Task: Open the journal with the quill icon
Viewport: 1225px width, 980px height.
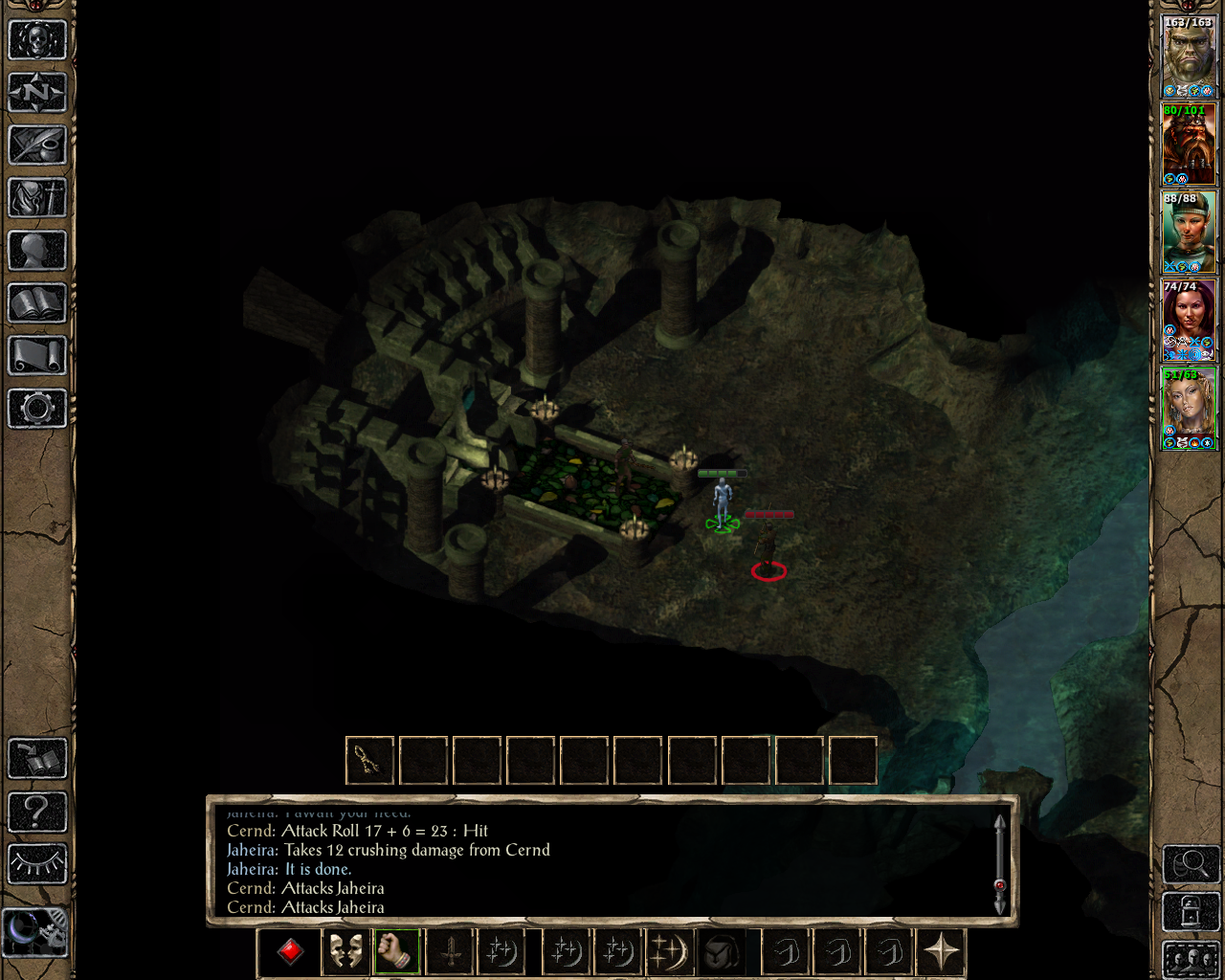Action: (x=37, y=145)
